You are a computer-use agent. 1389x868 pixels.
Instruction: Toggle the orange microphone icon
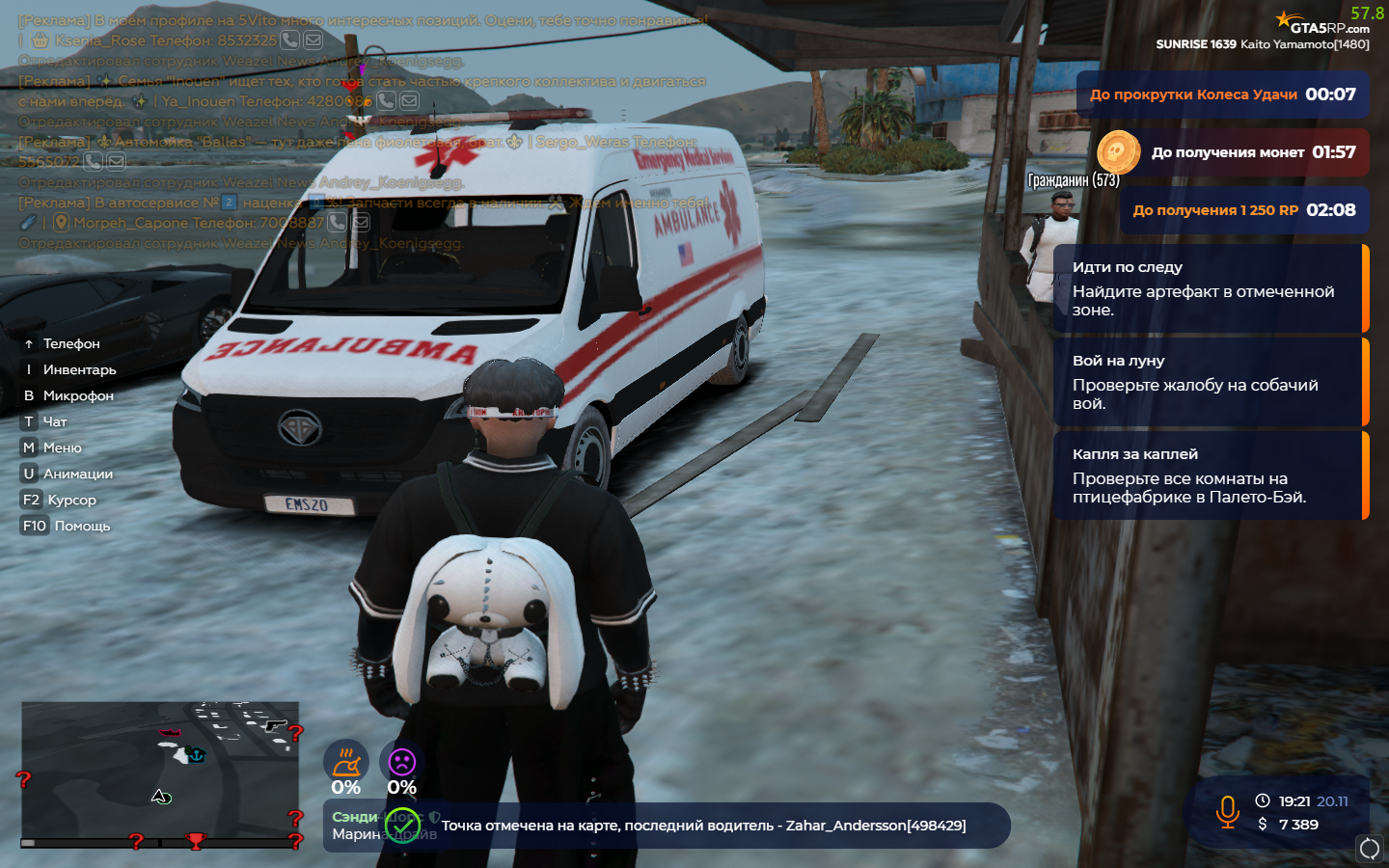pyautogui.click(x=1227, y=812)
